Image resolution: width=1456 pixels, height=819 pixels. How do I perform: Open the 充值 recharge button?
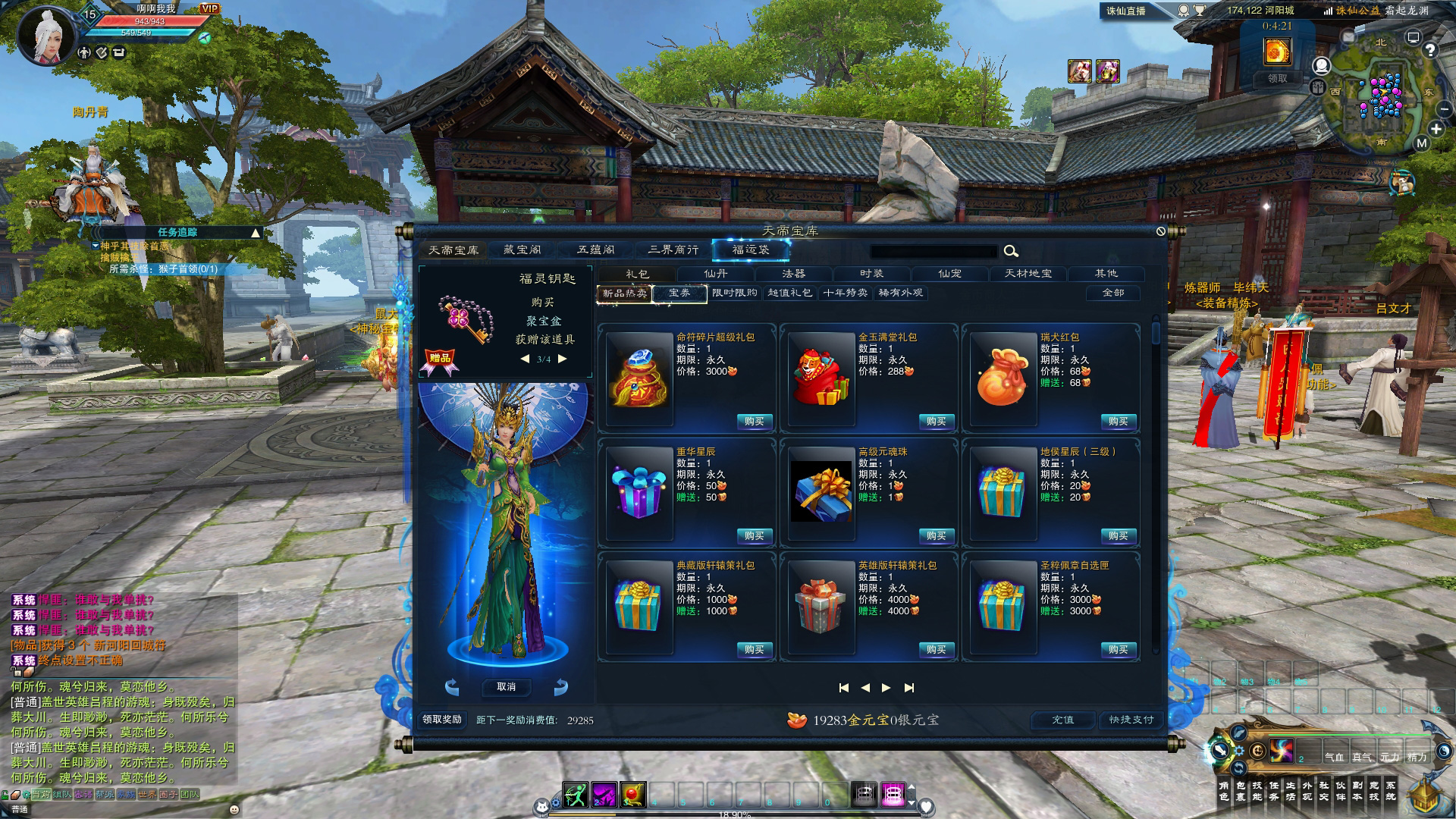click(x=1062, y=720)
